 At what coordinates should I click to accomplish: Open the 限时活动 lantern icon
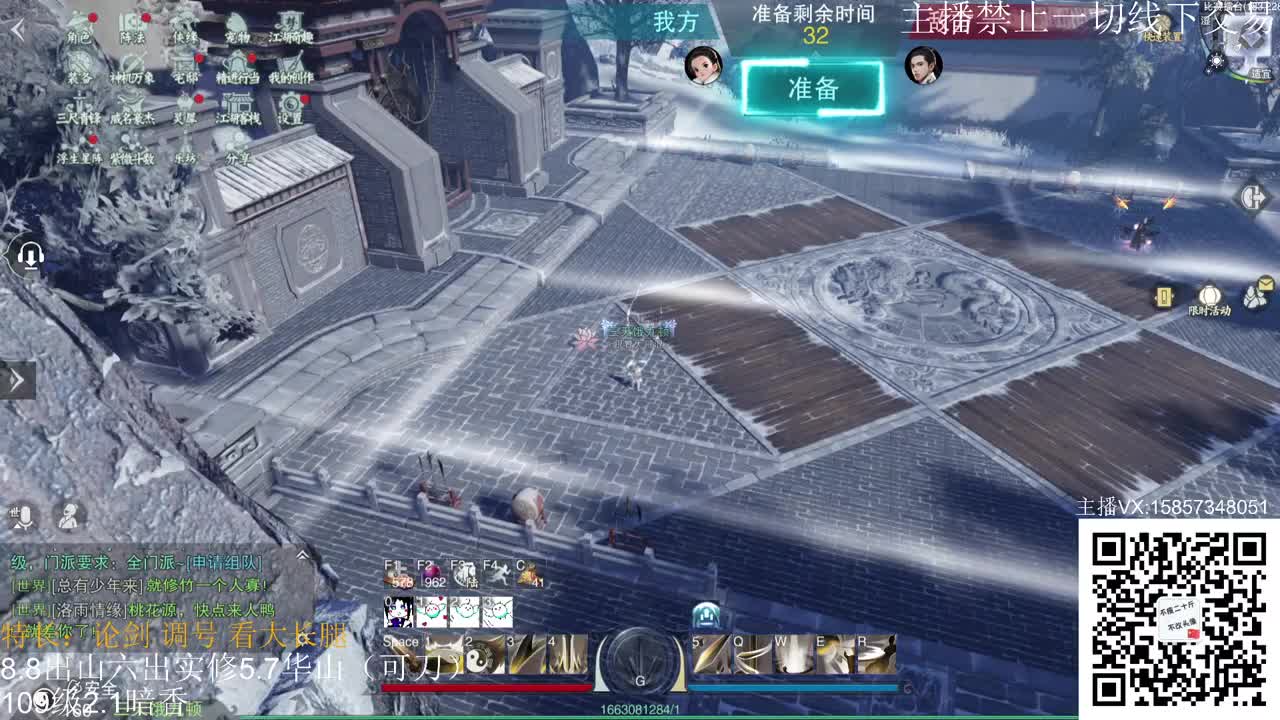pos(1209,296)
